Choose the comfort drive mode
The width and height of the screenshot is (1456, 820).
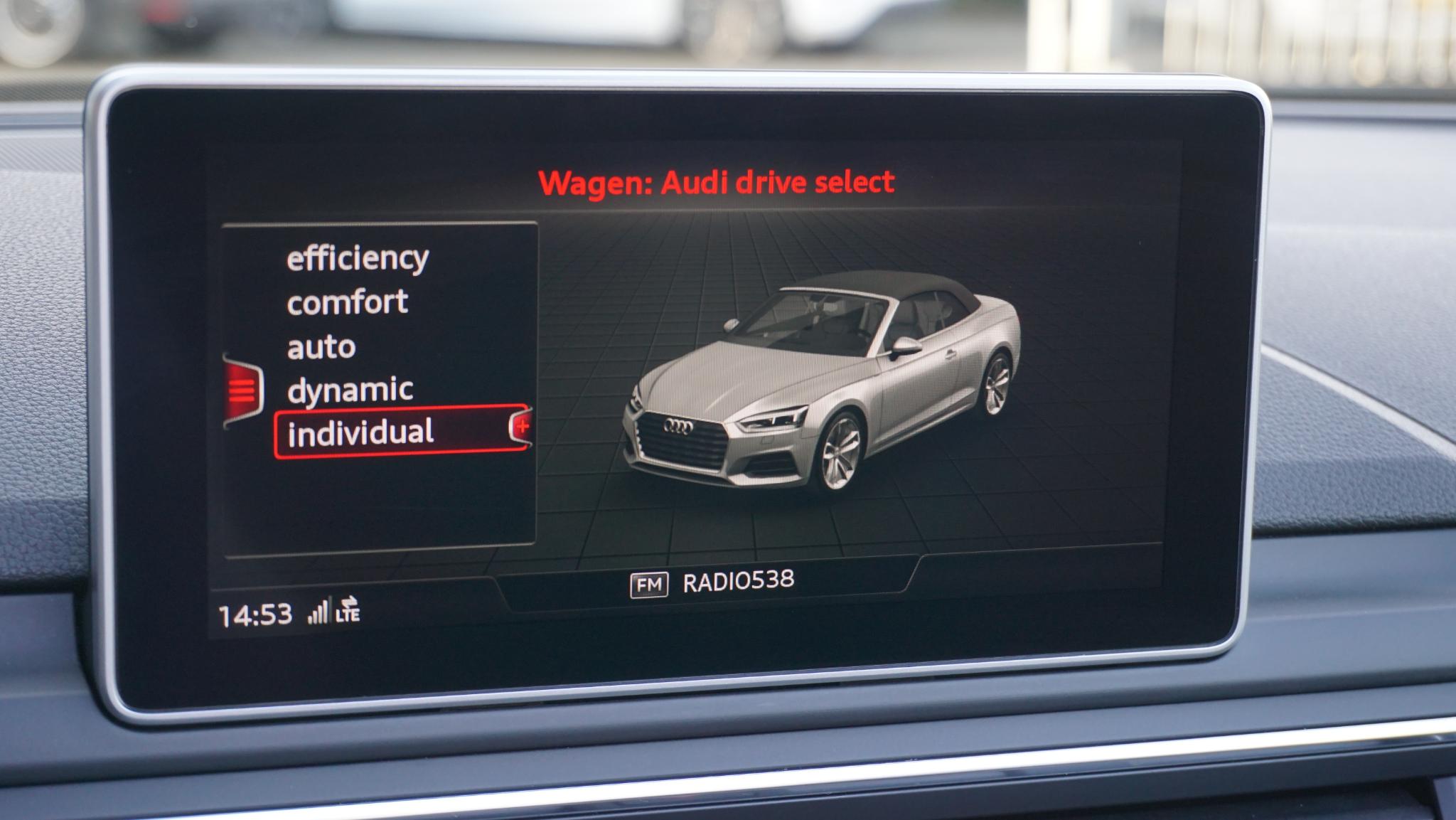(347, 303)
